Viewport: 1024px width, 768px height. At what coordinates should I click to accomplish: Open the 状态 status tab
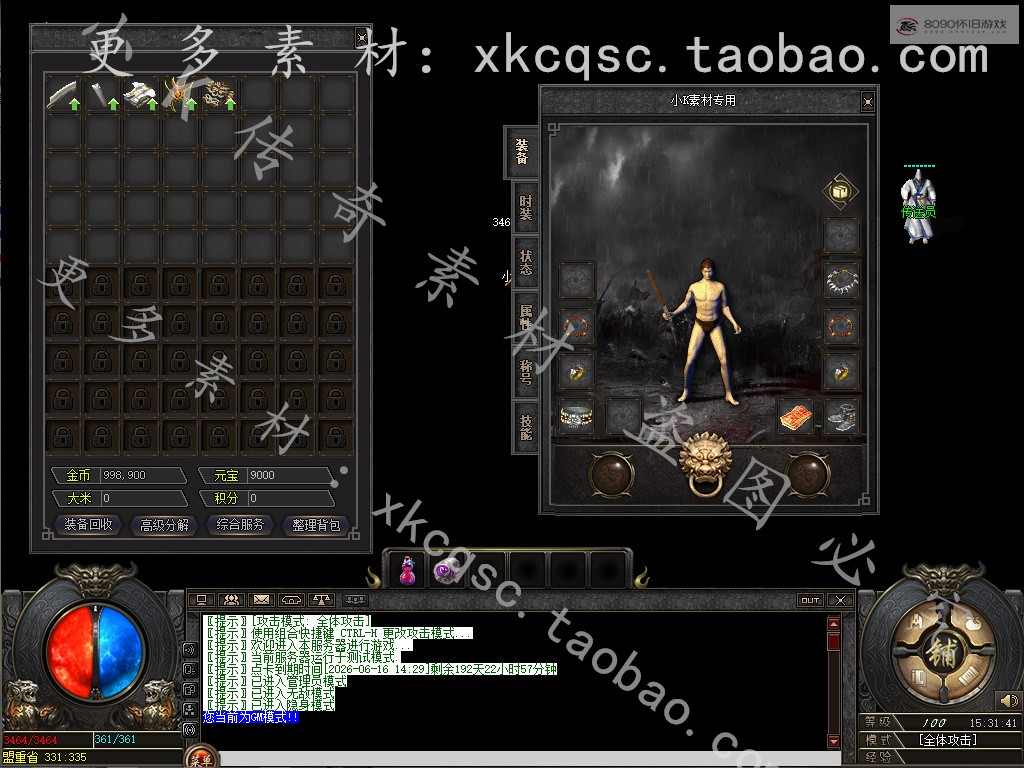click(525, 262)
